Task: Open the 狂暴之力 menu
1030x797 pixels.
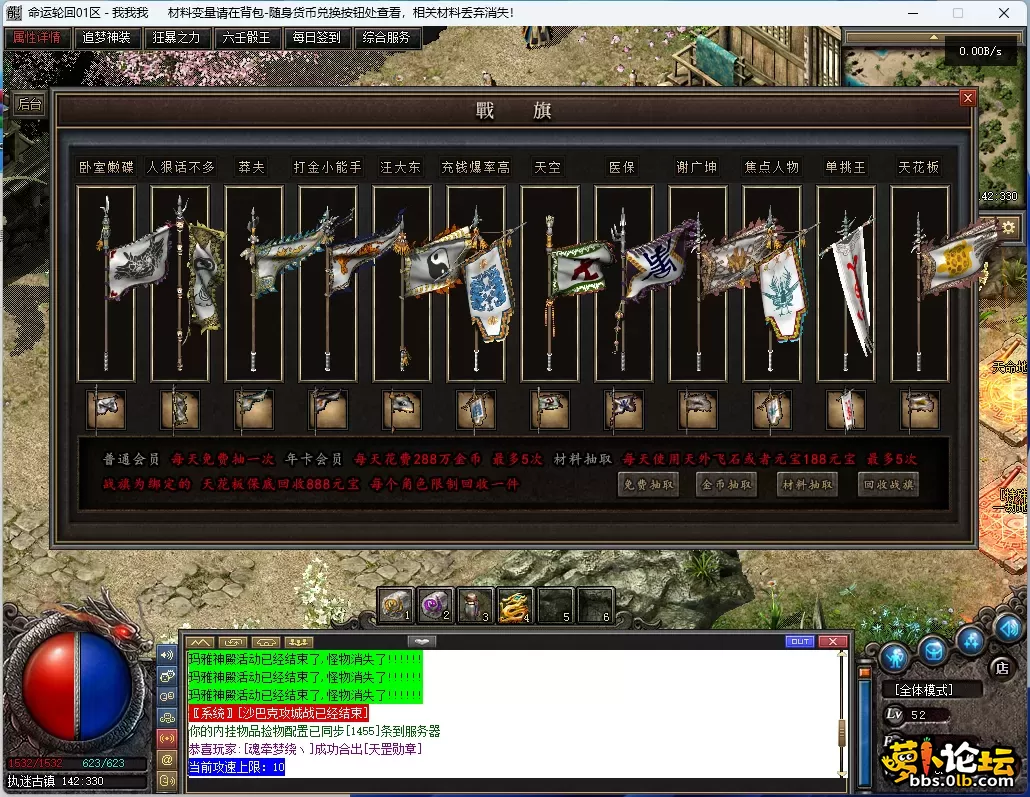Action: (176, 38)
